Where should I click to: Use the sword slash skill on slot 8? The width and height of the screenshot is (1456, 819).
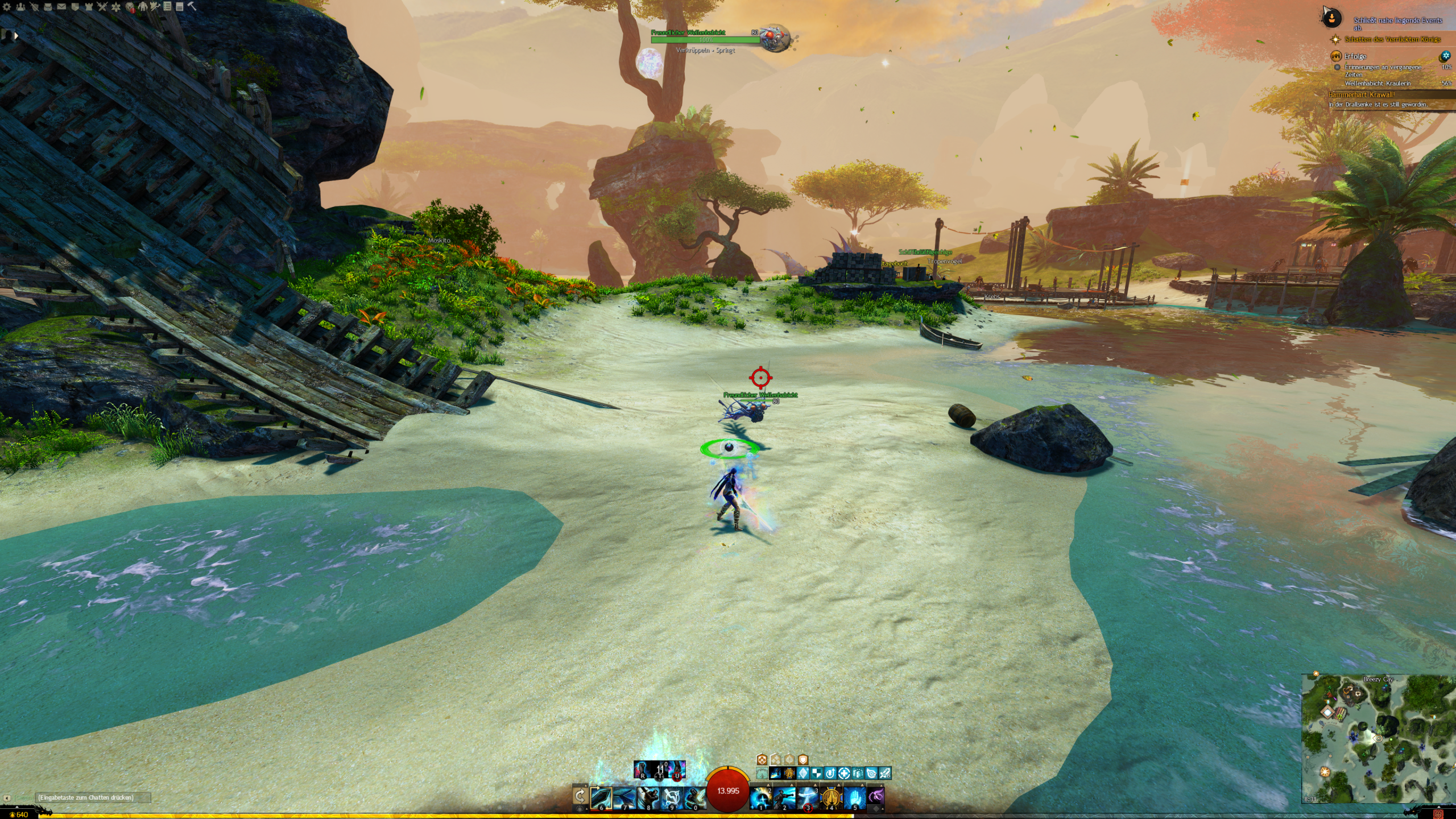648,798
